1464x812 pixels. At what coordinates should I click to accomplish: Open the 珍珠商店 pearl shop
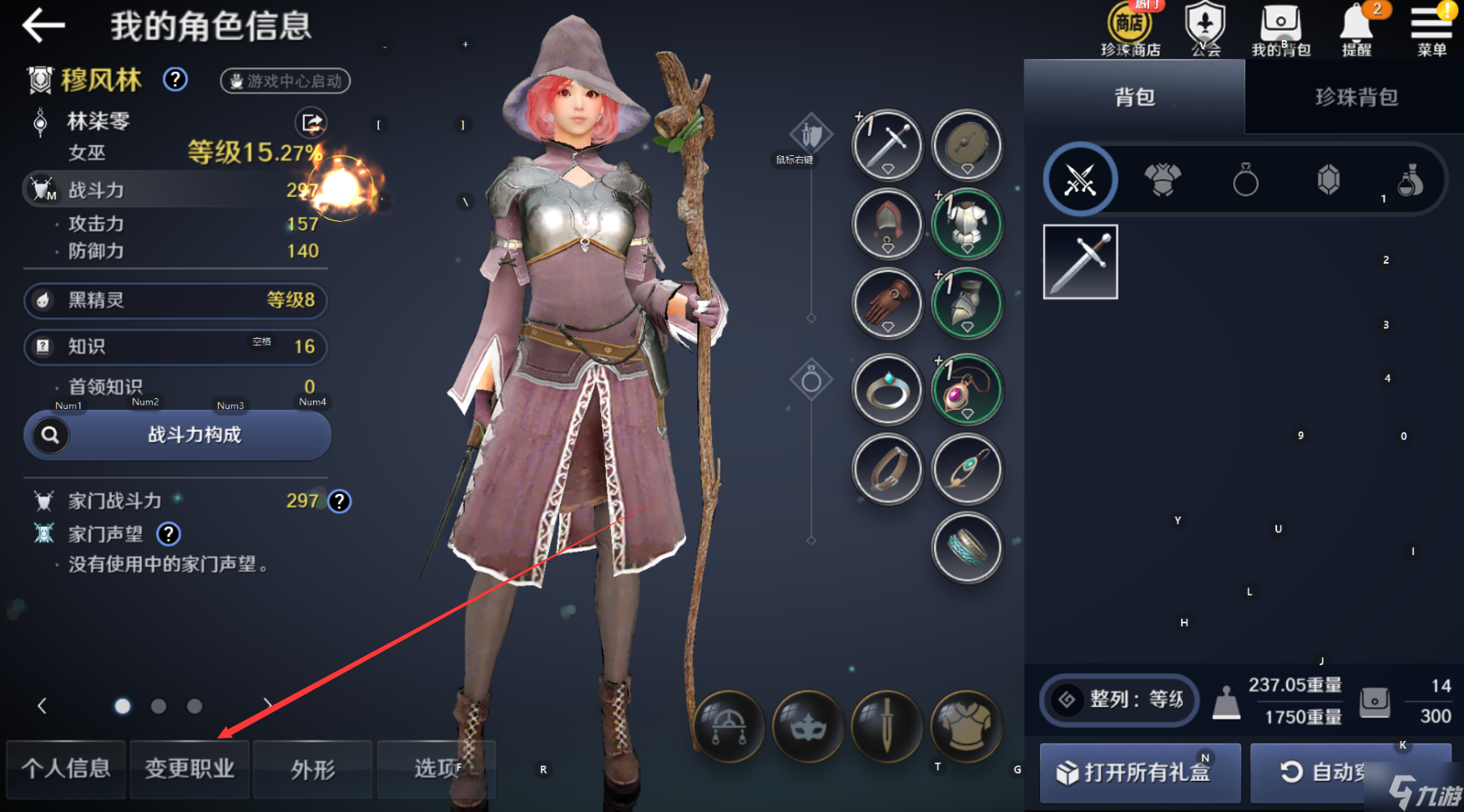[1130, 29]
